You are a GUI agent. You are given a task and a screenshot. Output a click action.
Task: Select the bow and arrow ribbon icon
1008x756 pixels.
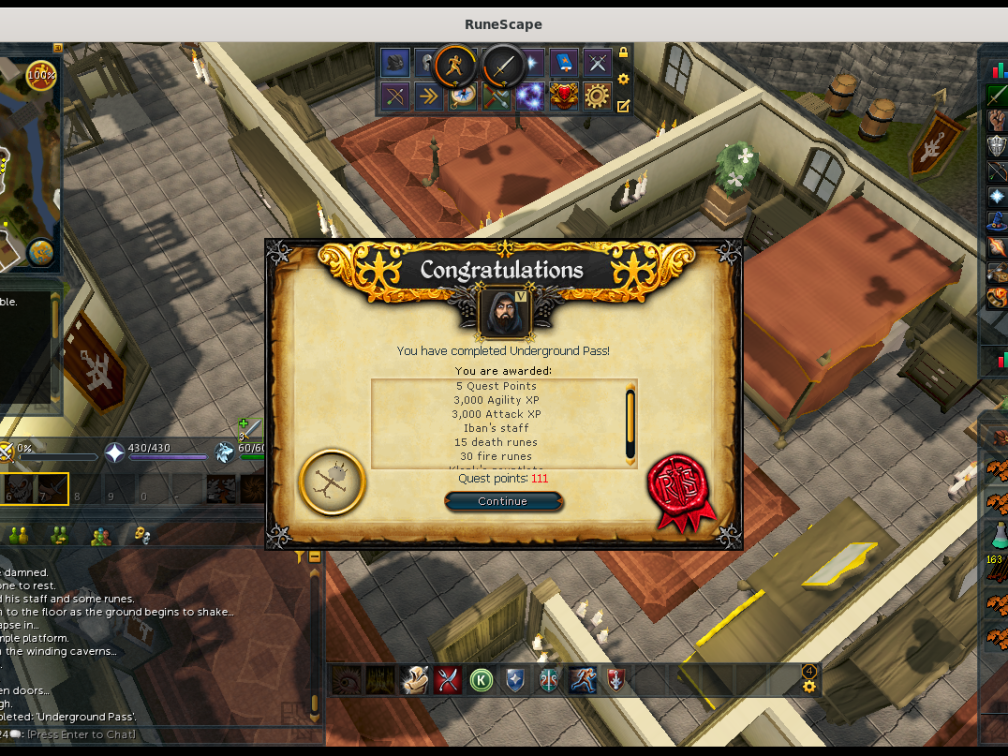point(395,96)
